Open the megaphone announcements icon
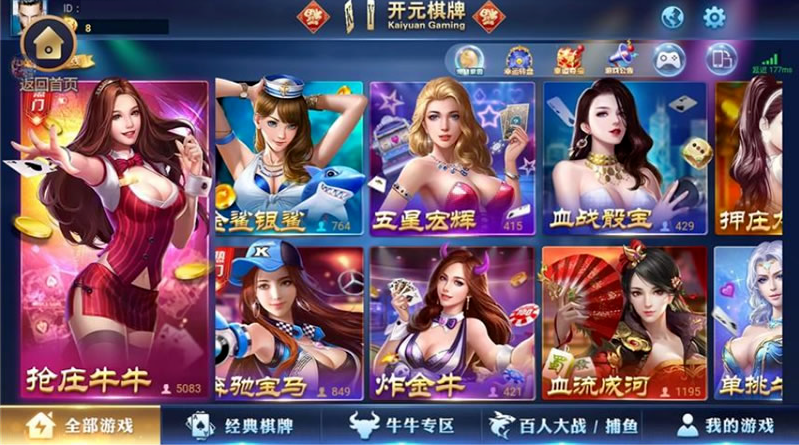This screenshot has width=799, height=445. pos(621,59)
